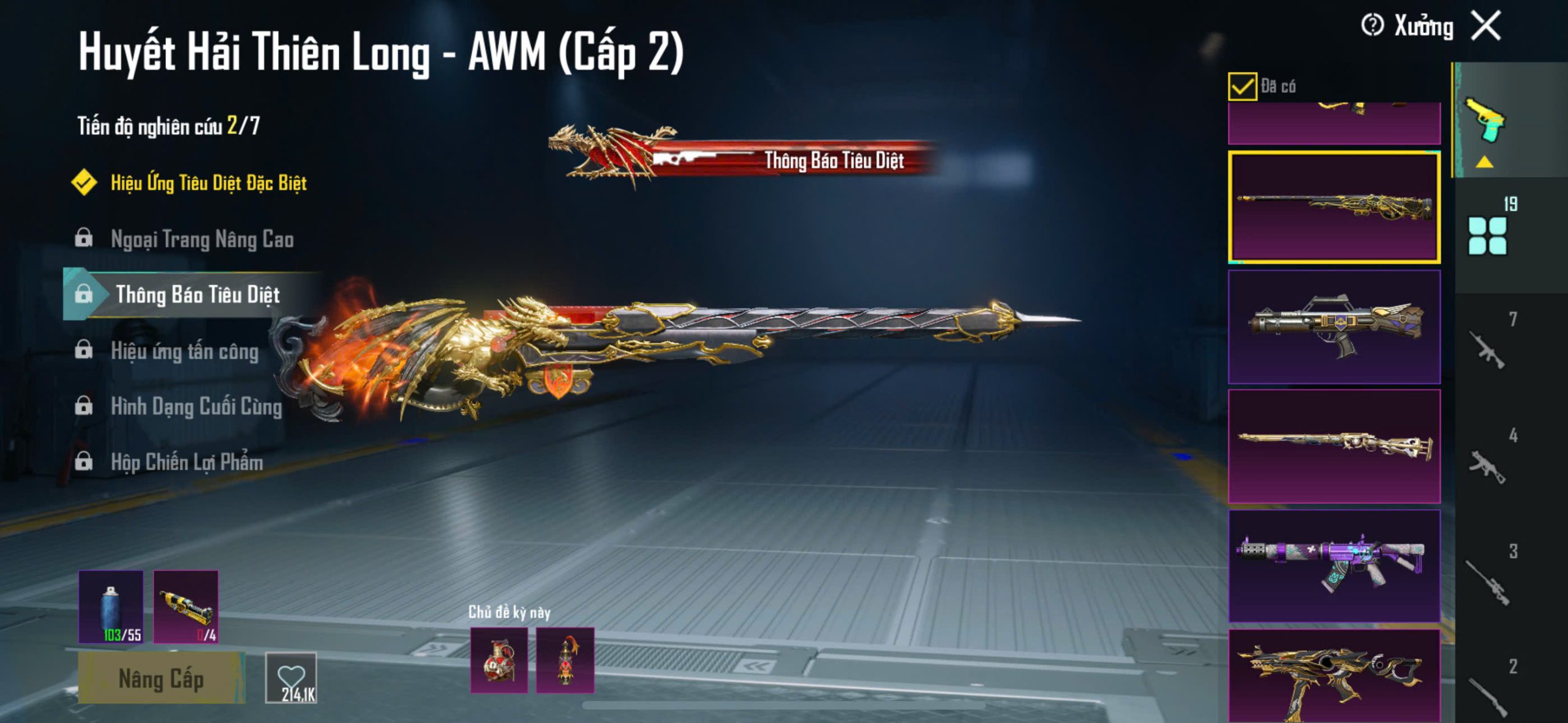This screenshot has height=723, width=1568.
Task: Choose Hộp Chiến Lợi Phẩm entry
Action: tap(187, 463)
